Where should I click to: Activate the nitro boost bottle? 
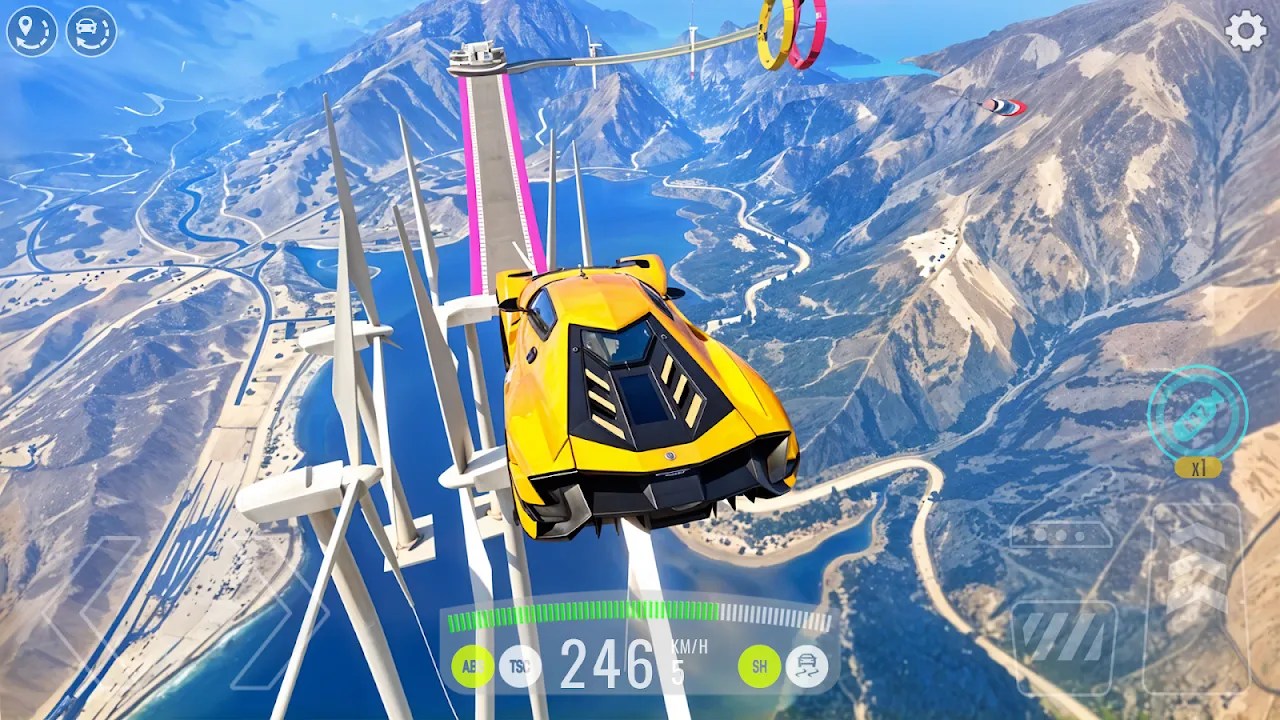[x=1197, y=413]
